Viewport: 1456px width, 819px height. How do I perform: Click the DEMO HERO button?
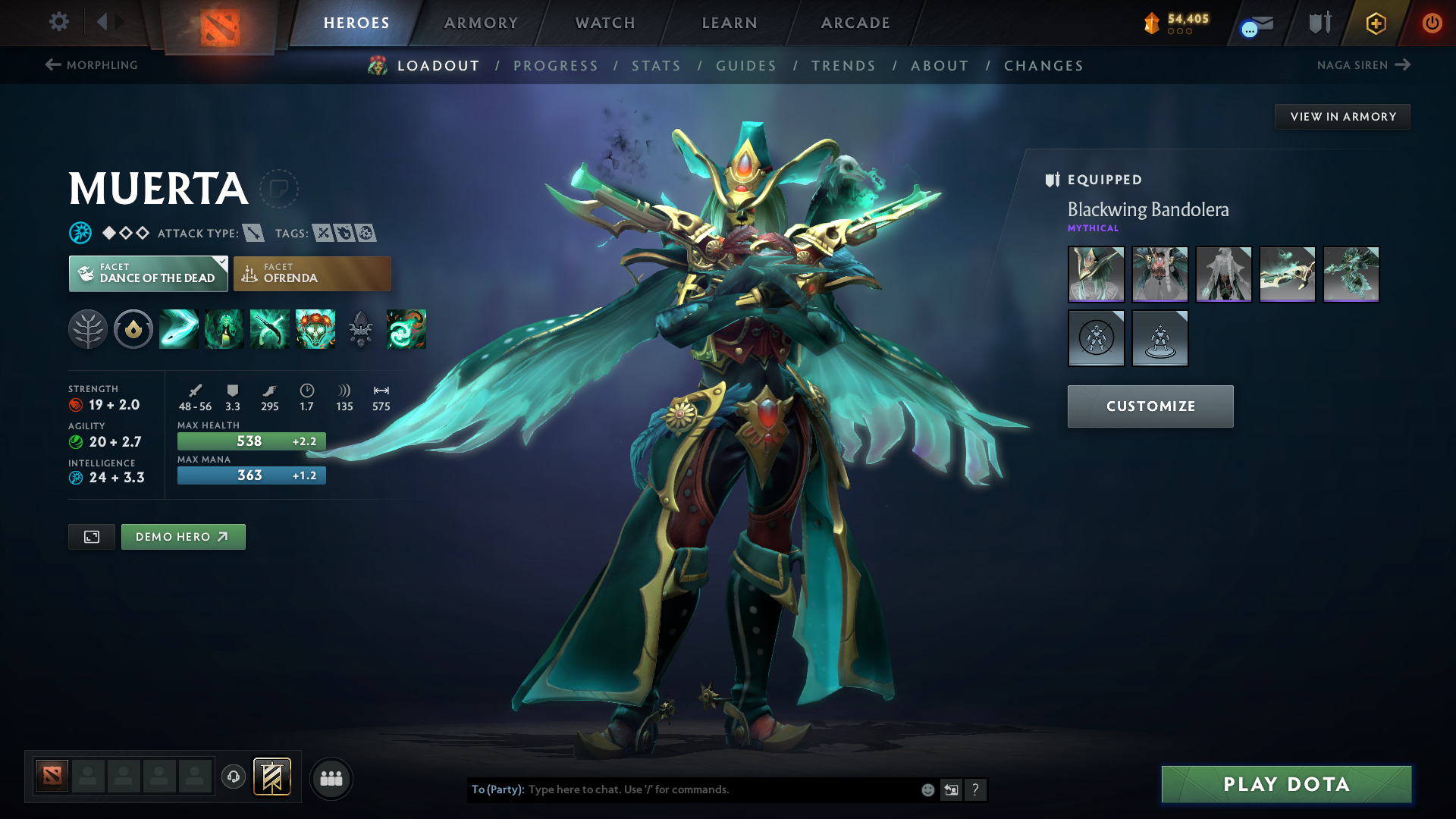click(x=183, y=536)
